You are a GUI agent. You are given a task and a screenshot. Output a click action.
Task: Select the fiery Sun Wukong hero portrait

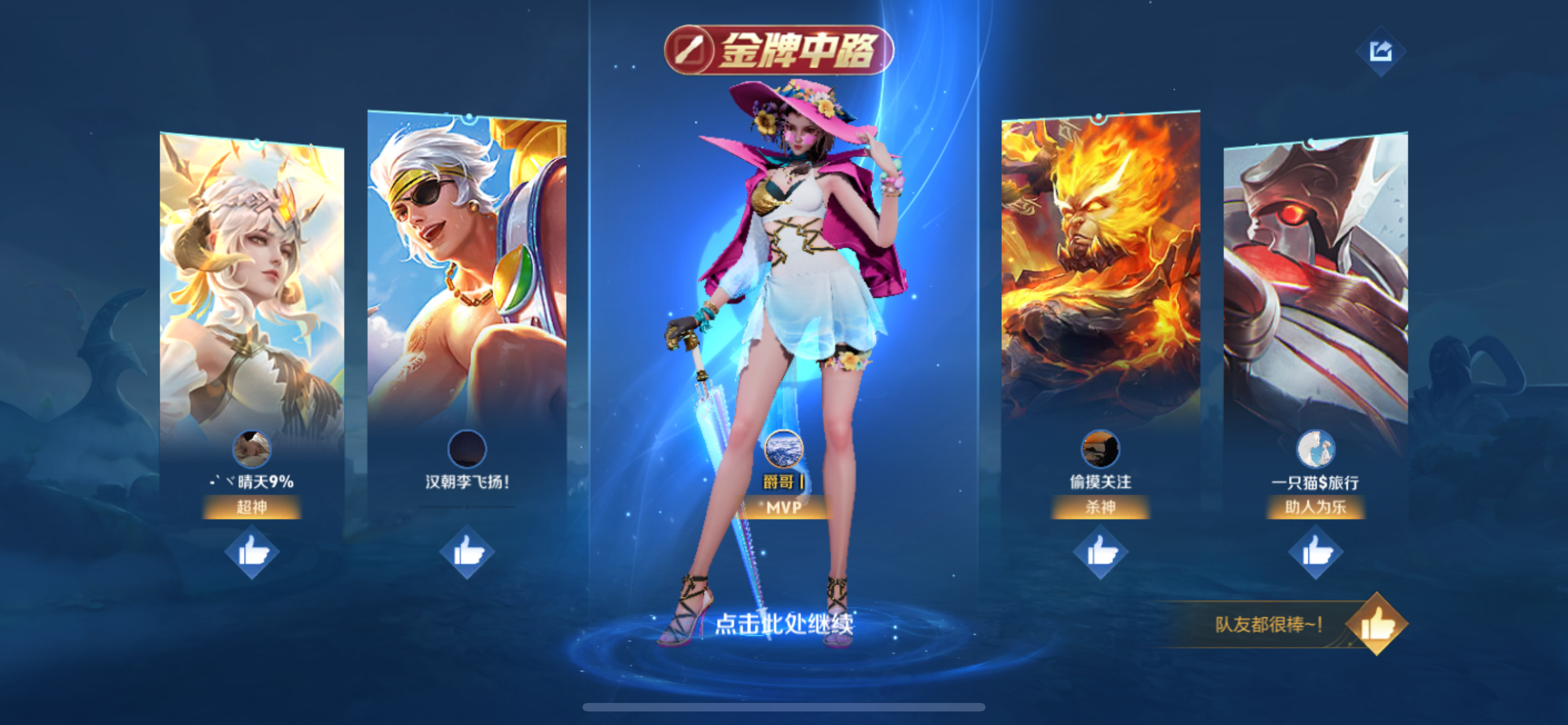(1100, 274)
